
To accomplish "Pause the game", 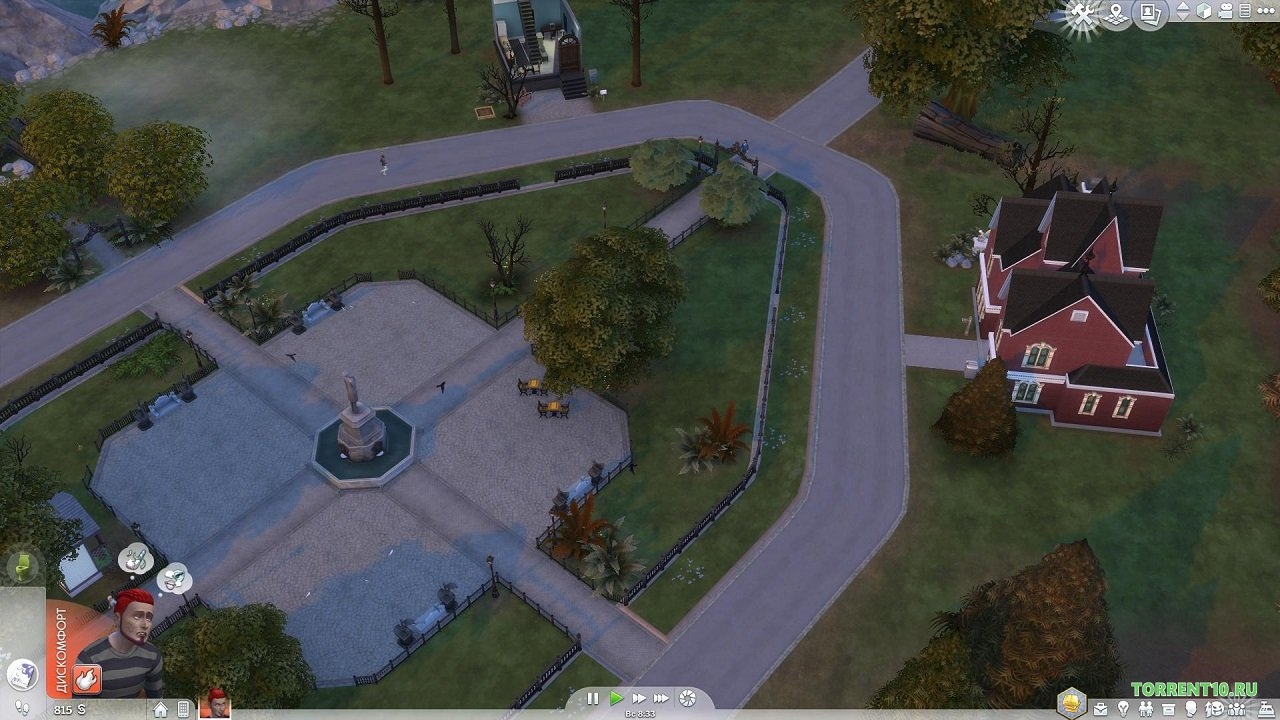I will (592, 698).
